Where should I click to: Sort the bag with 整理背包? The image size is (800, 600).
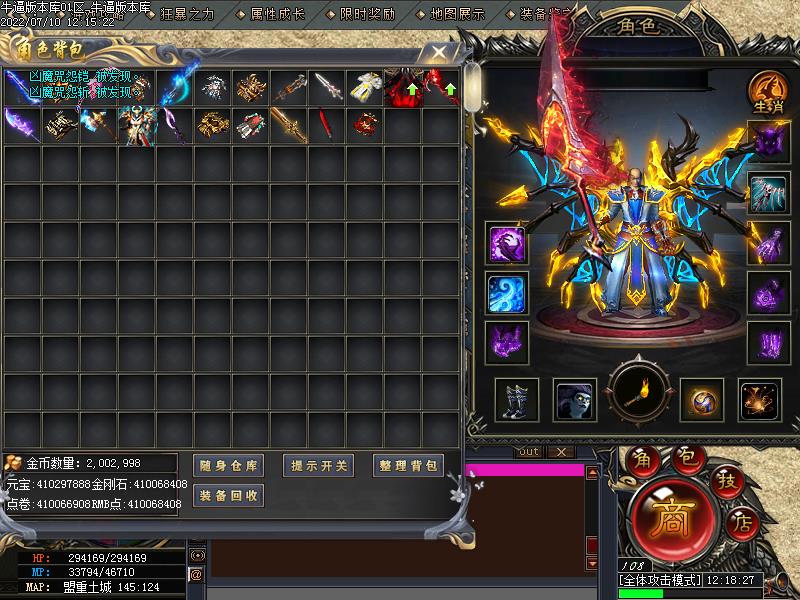[408, 466]
